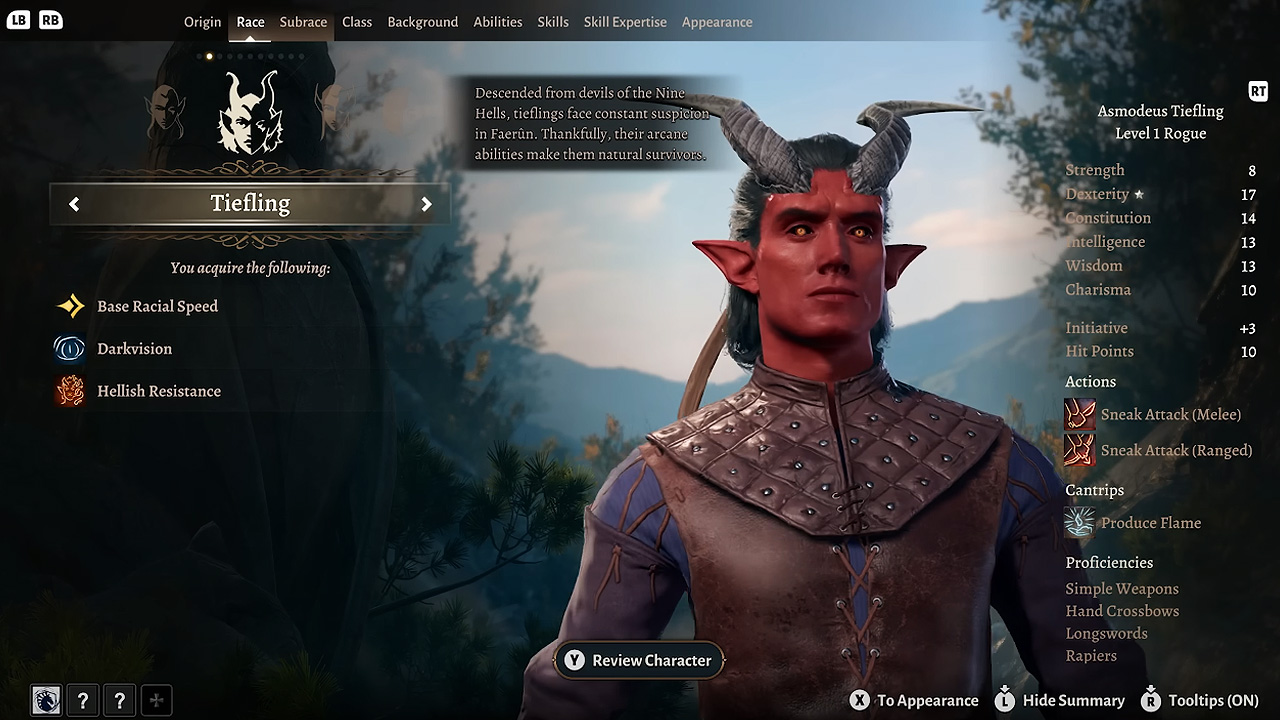The image size is (1280, 720).
Task: Open the Background tab
Action: tap(422, 21)
